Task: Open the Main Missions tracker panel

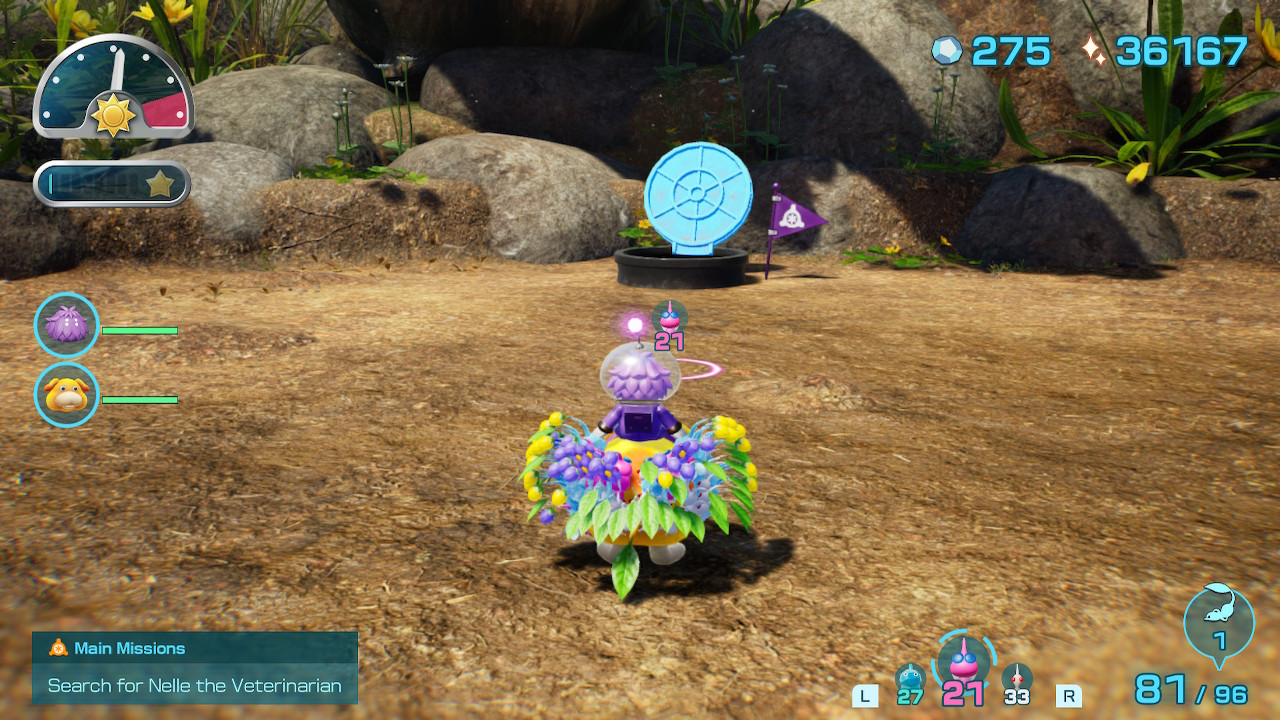Action: (x=195, y=667)
